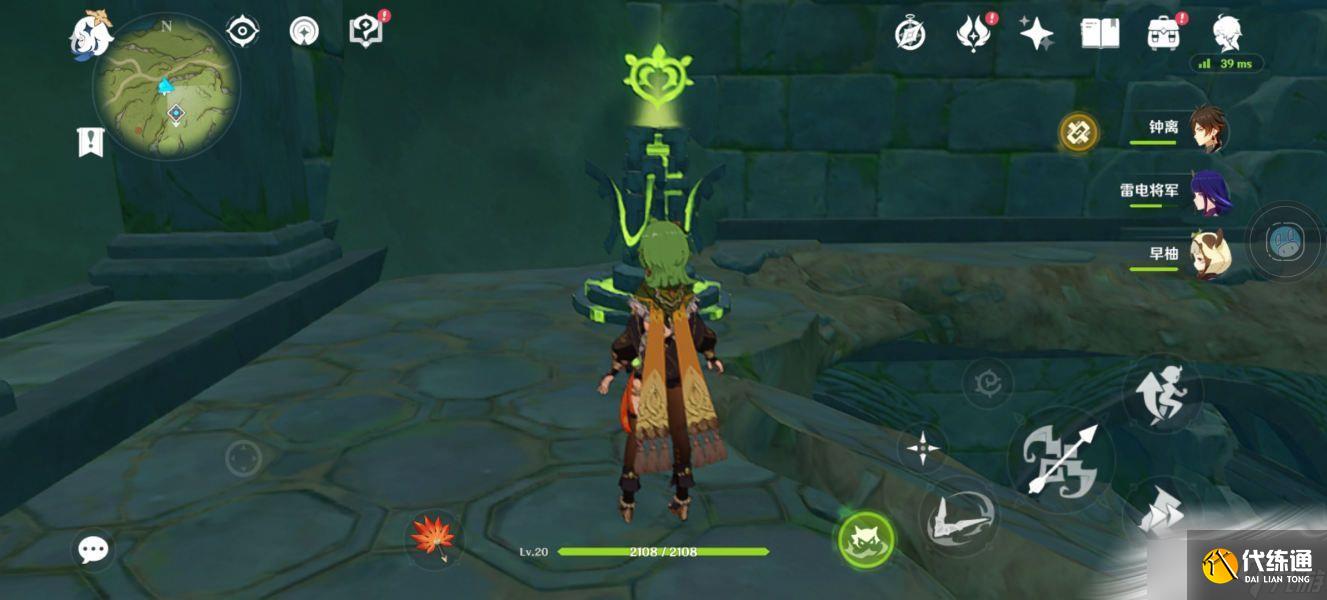Open the wish star icon
The width and height of the screenshot is (1327, 600).
pyautogui.click(x=1036, y=34)
